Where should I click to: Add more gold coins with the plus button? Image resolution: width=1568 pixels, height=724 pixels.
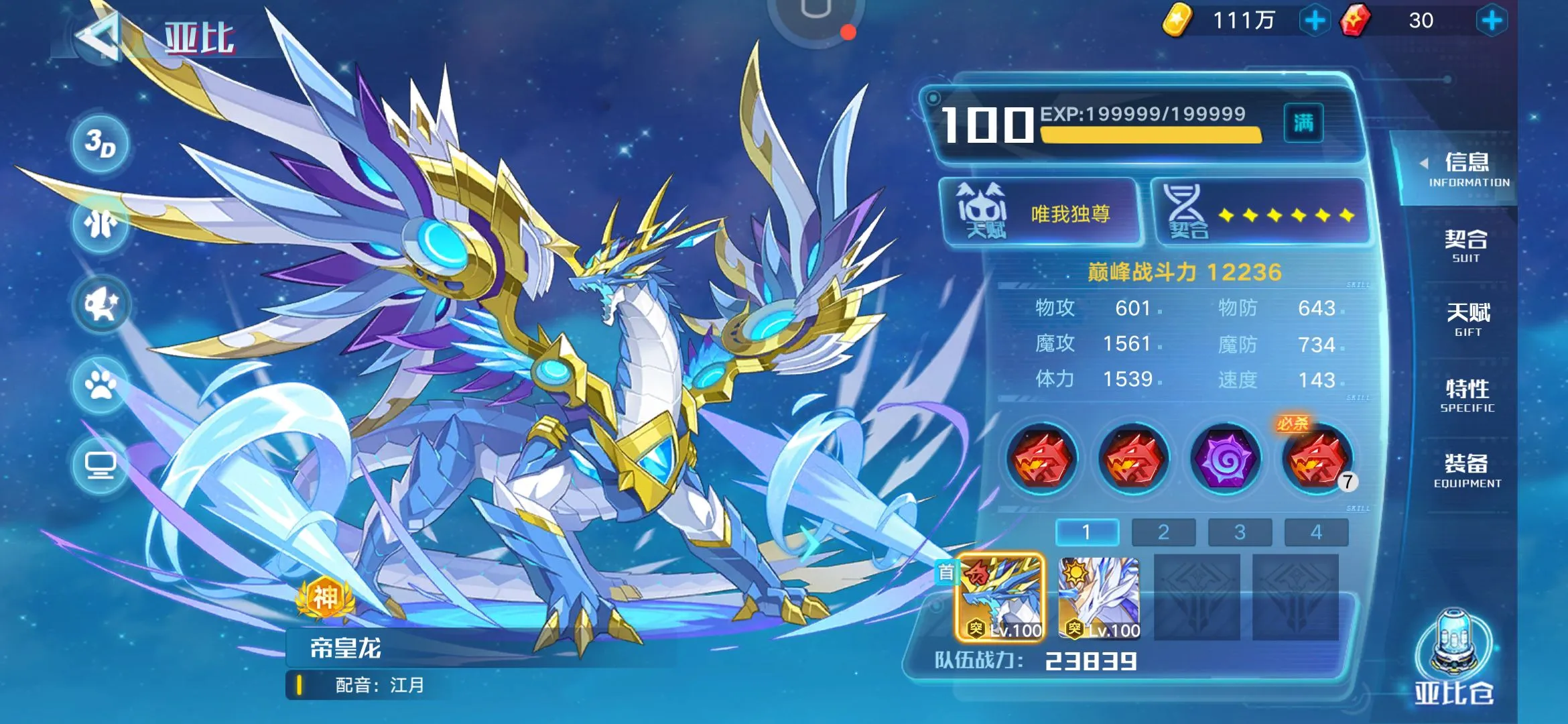pos(1315,21)
